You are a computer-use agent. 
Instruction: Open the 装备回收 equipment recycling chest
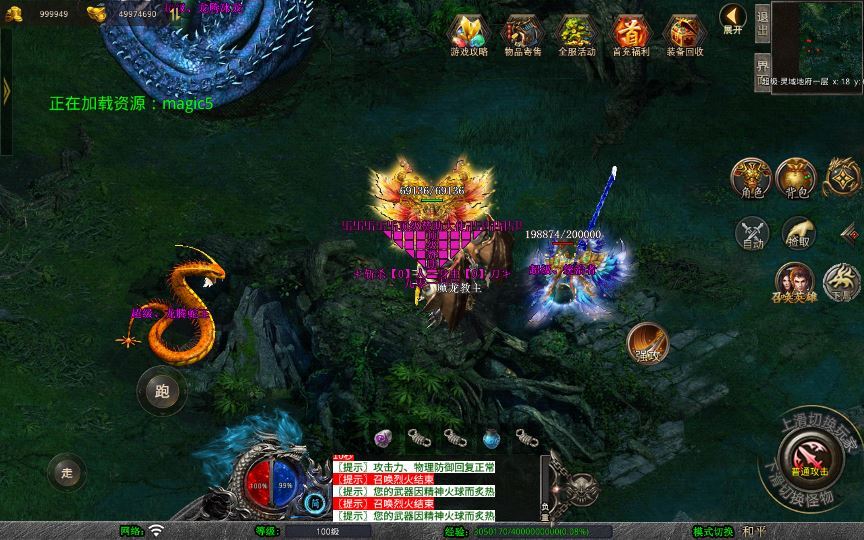click(684, 33)
